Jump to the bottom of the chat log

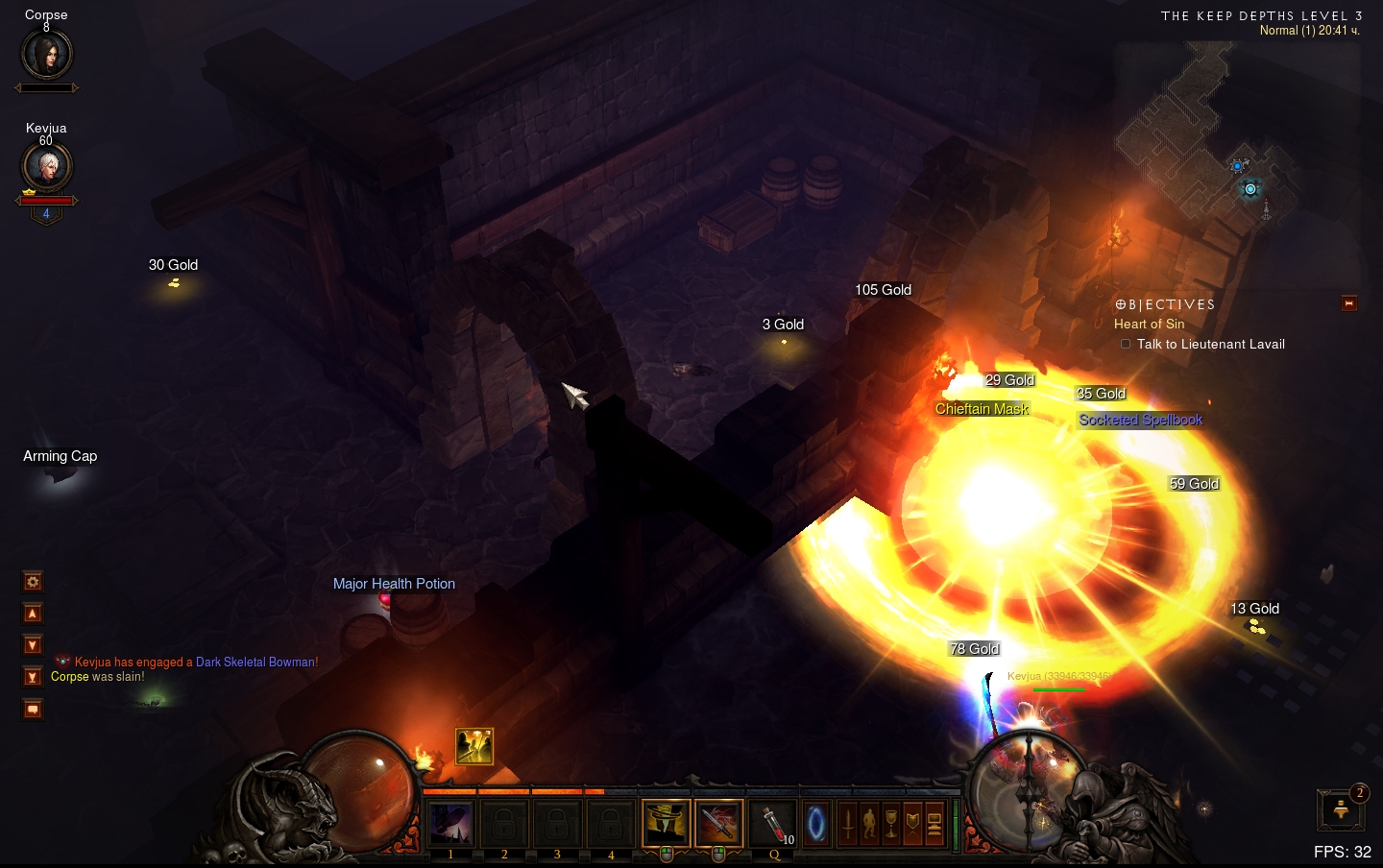pyautogui.click(x=33, y=677)
